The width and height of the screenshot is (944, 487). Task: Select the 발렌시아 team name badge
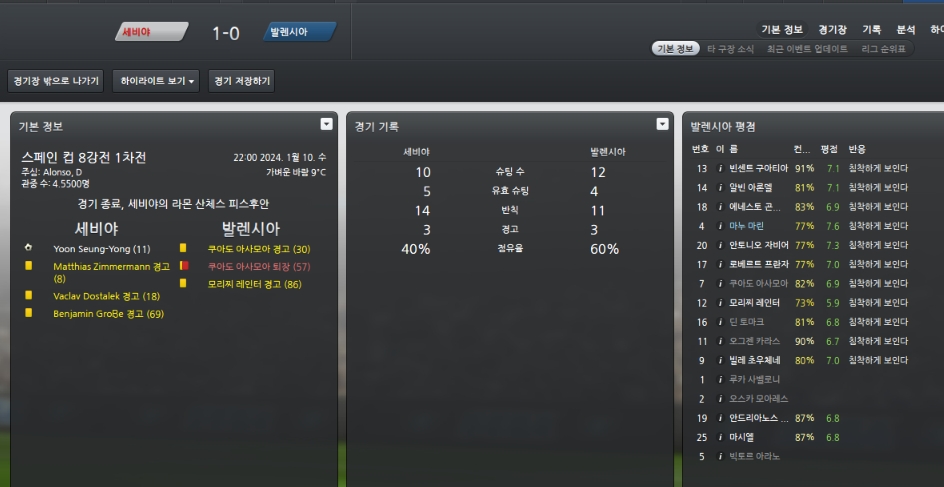click(299, 32)
